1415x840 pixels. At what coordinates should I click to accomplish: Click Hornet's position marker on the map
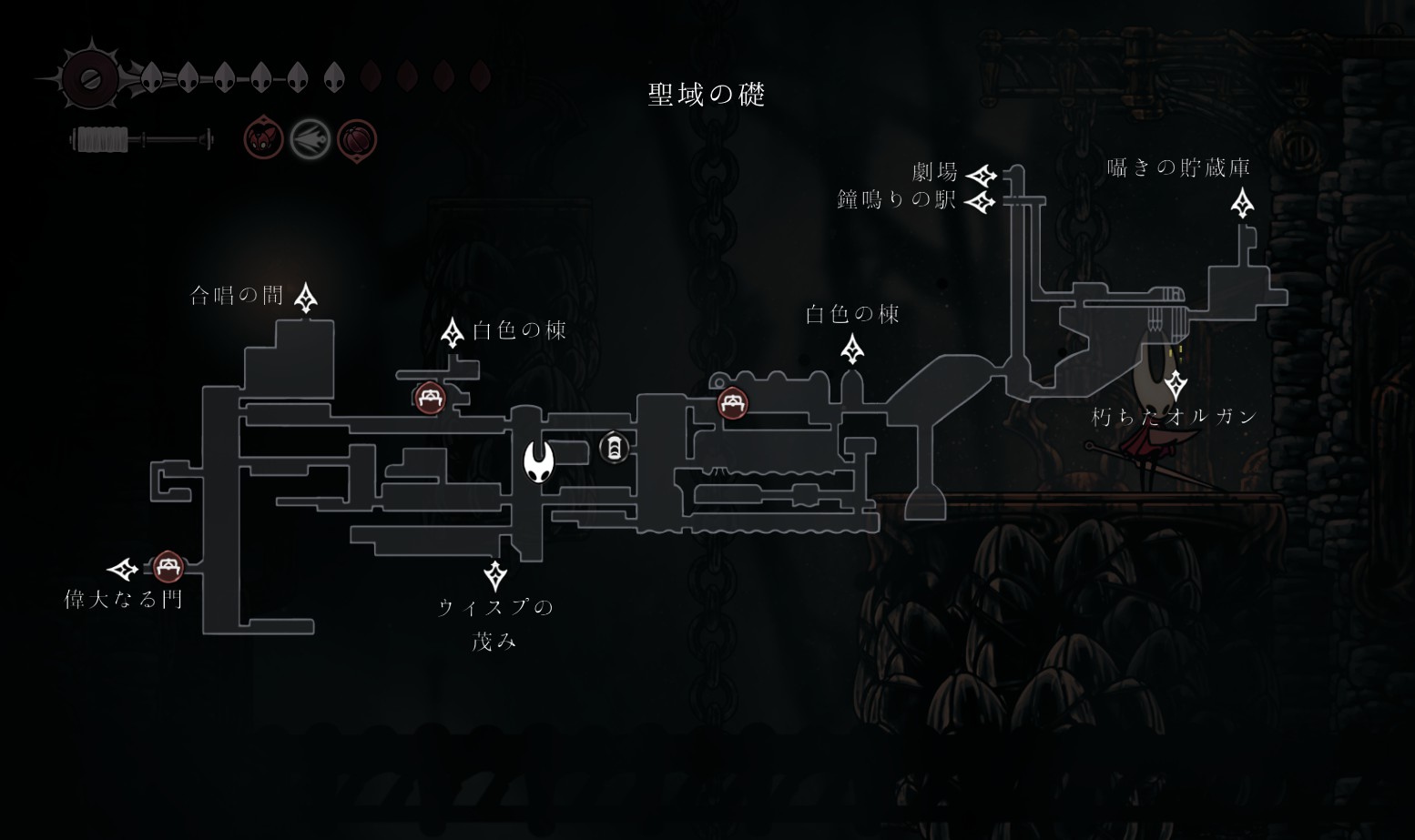pyautogui.click(x=539, y=460)
